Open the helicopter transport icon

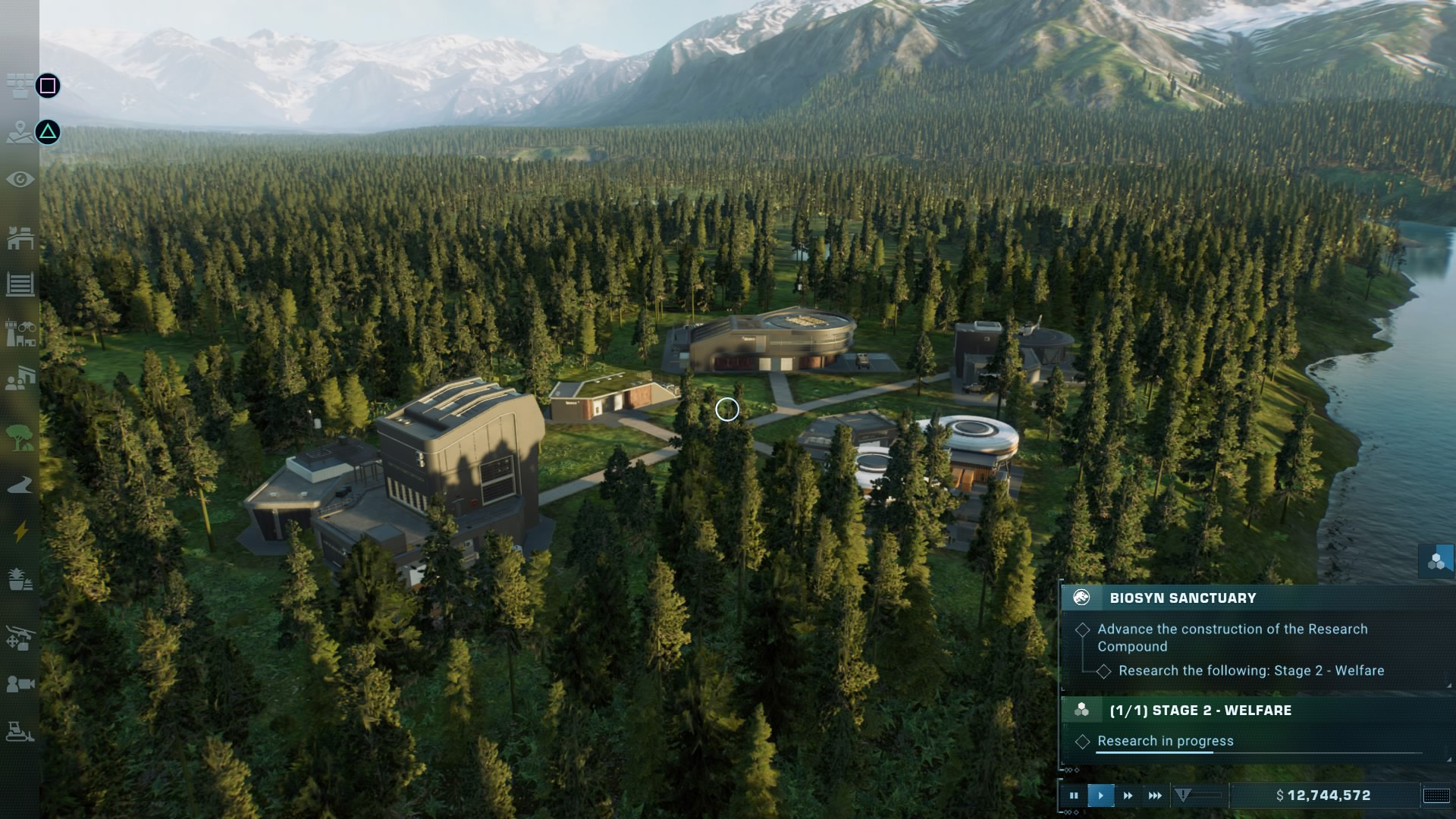[x=20, y=638]
